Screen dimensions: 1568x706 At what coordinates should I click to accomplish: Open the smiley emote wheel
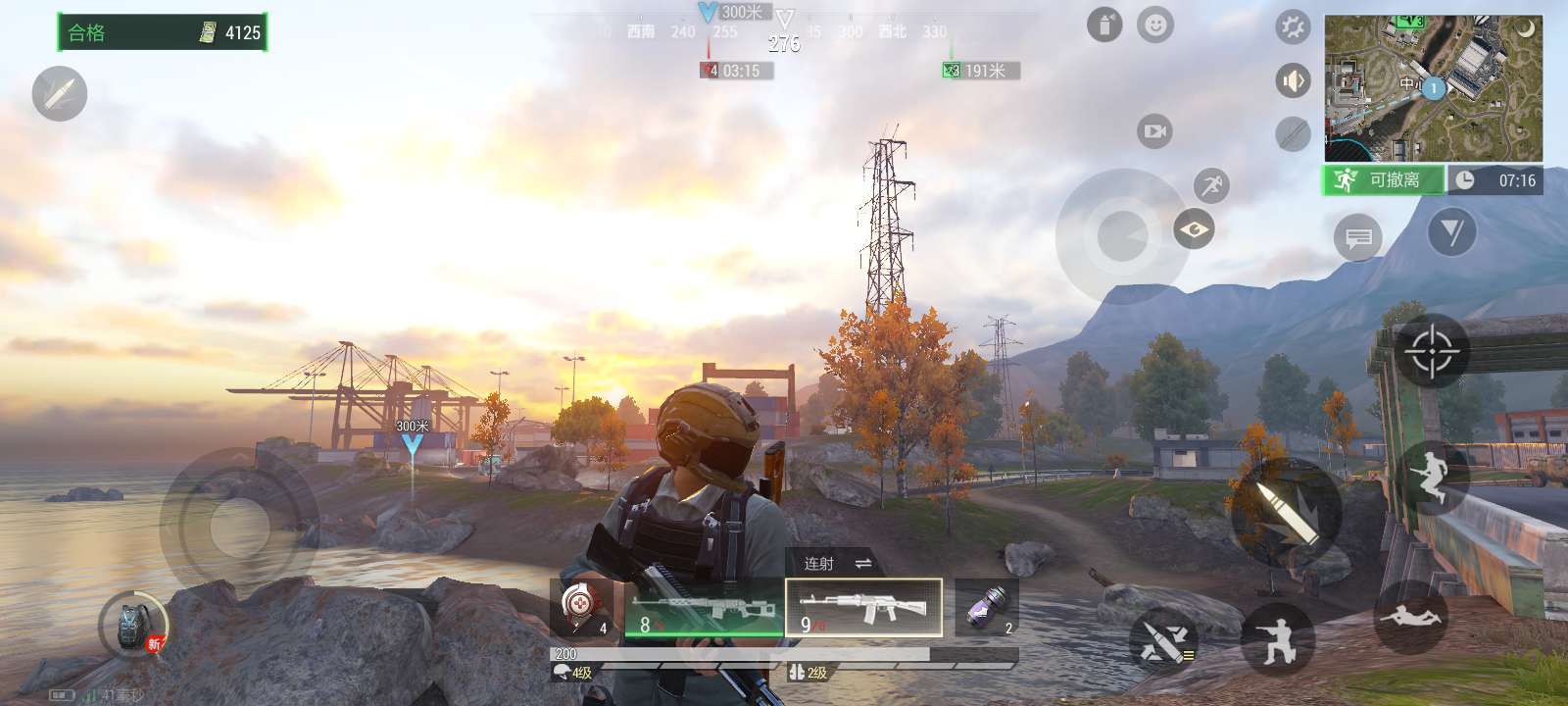tap(1155, 25)
